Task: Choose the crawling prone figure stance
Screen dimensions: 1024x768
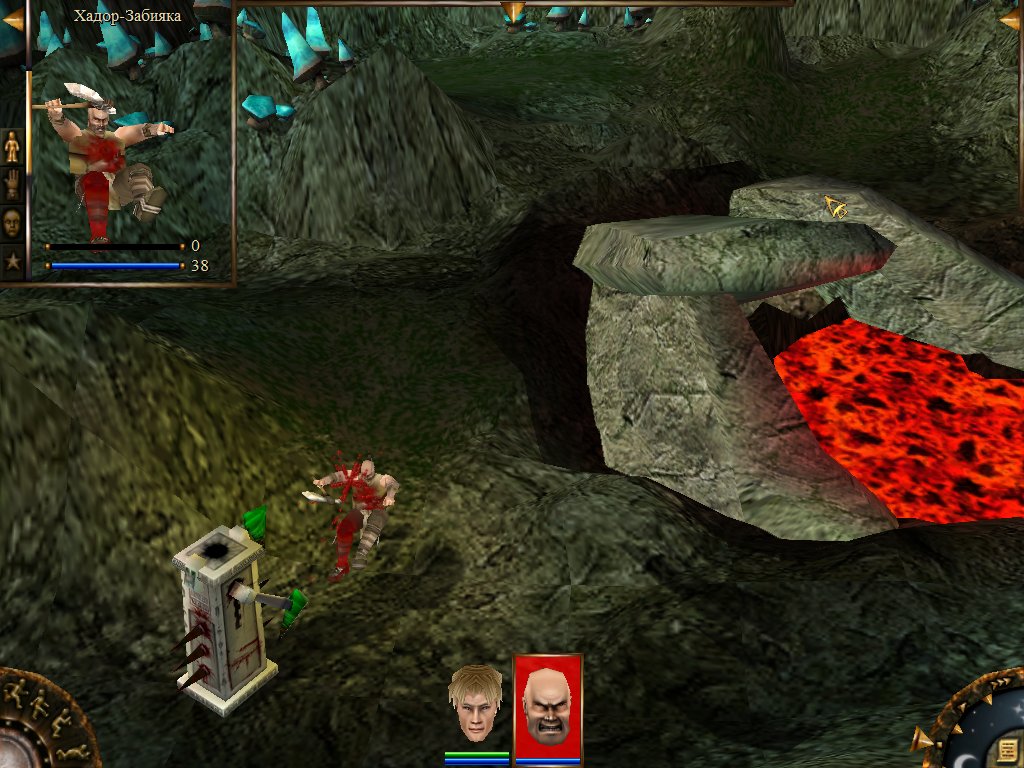Action: [x=73, y=751]
